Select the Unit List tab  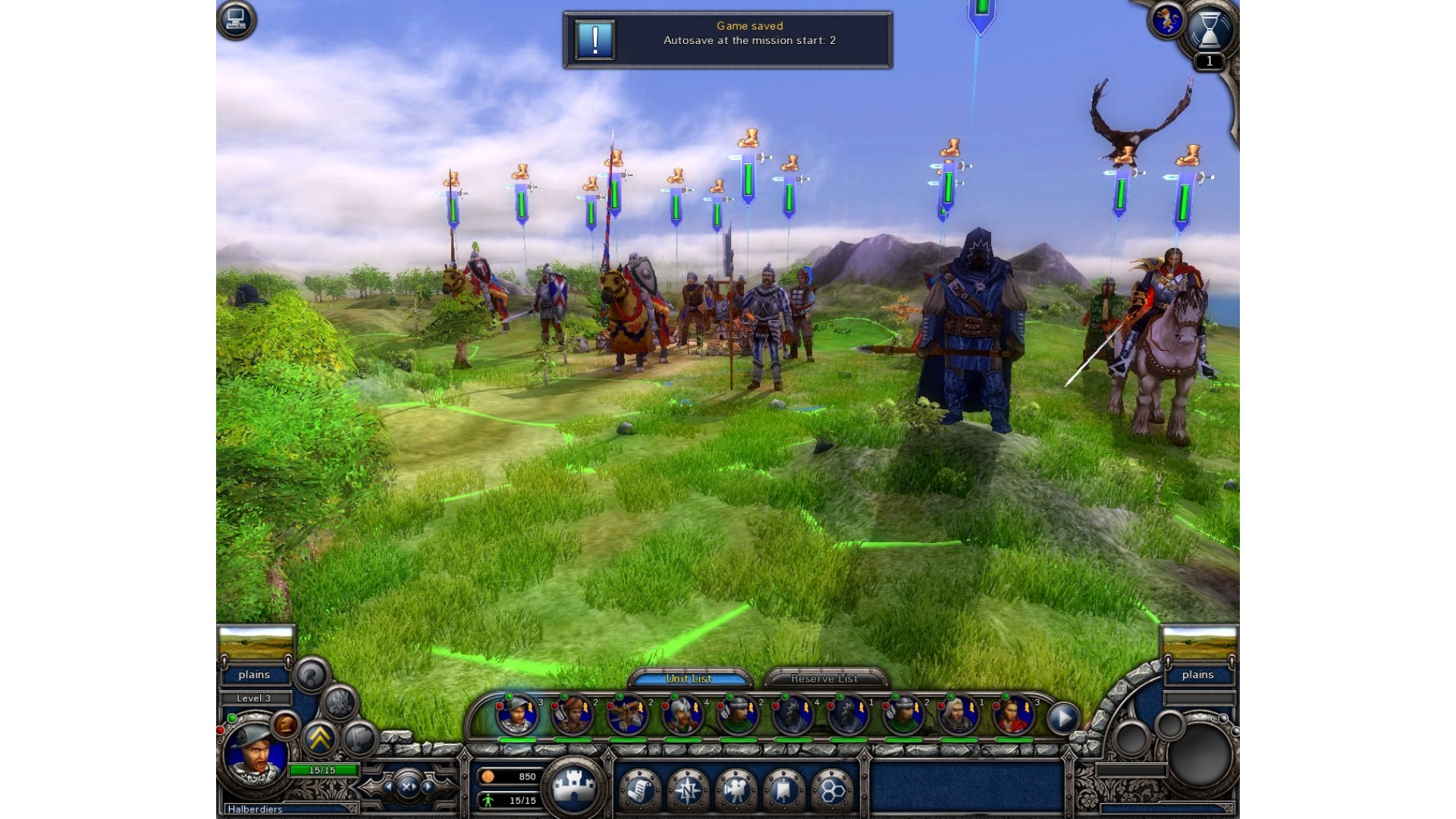[x=689, y=678]
